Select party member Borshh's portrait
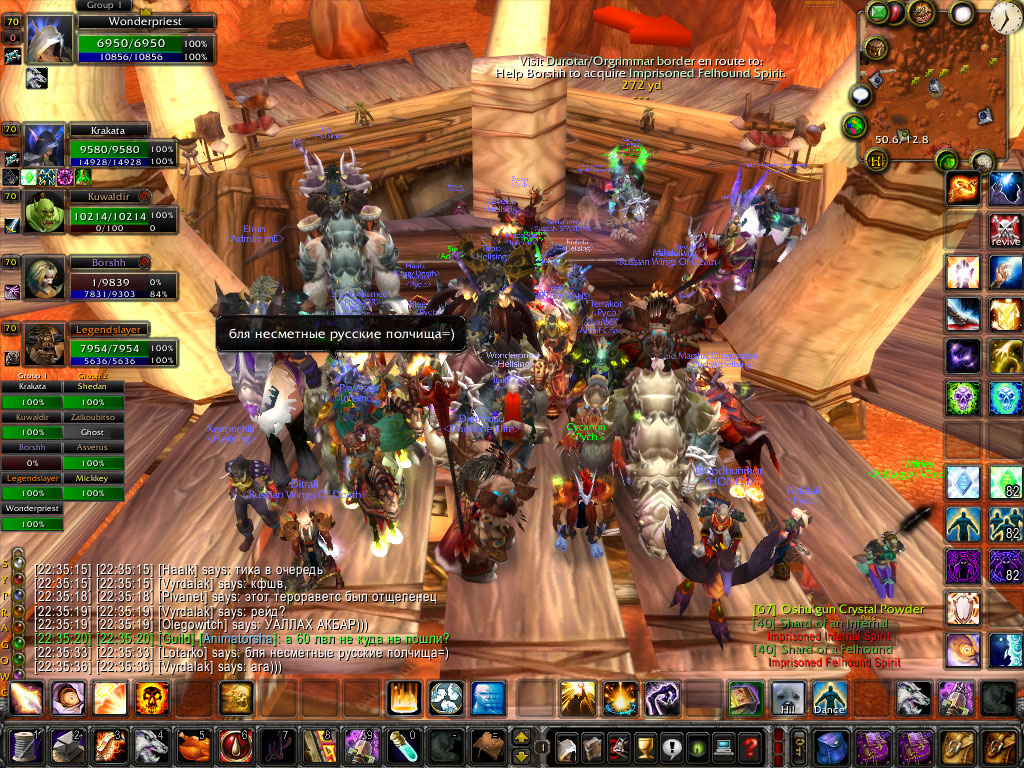The image size is (1024, 768). coord(44,280)
